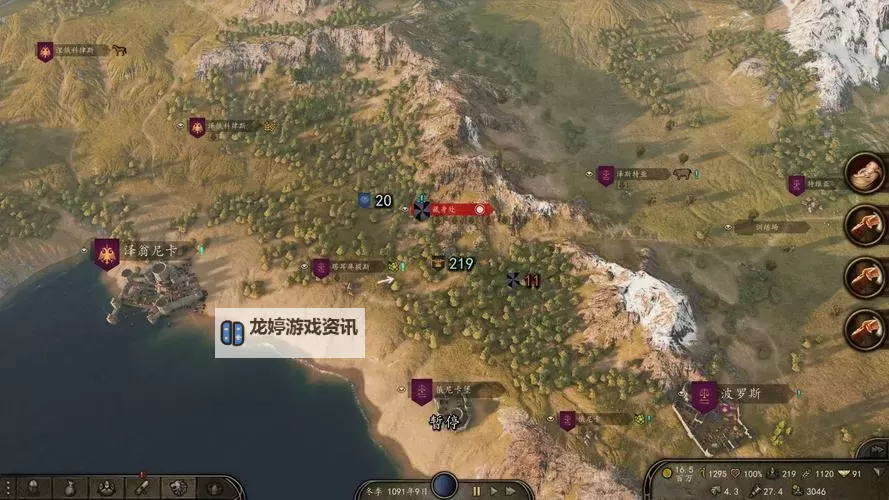The height and width of the screenshot is (500, 889).
Task: Pause the campaign time
Action: pyautogui.click(x=476, y=491)
